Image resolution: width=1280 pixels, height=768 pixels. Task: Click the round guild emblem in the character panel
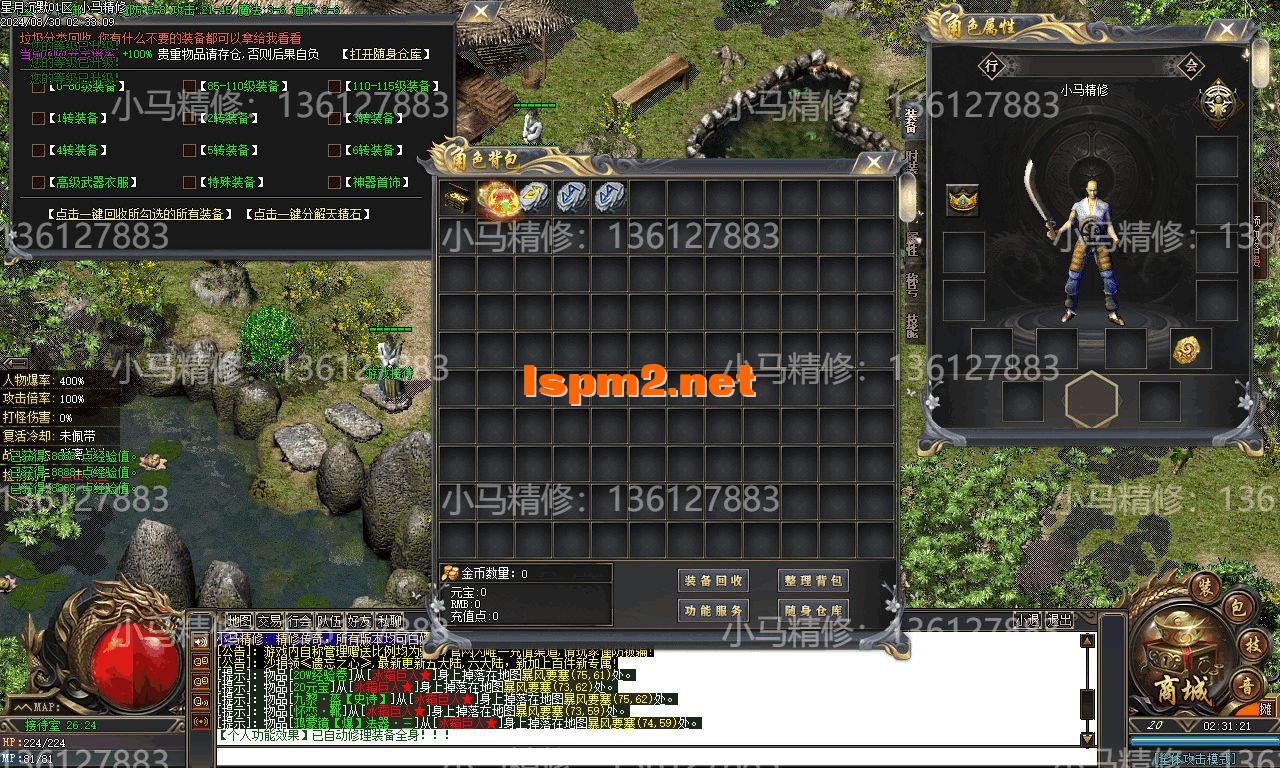pos(1218,101)
